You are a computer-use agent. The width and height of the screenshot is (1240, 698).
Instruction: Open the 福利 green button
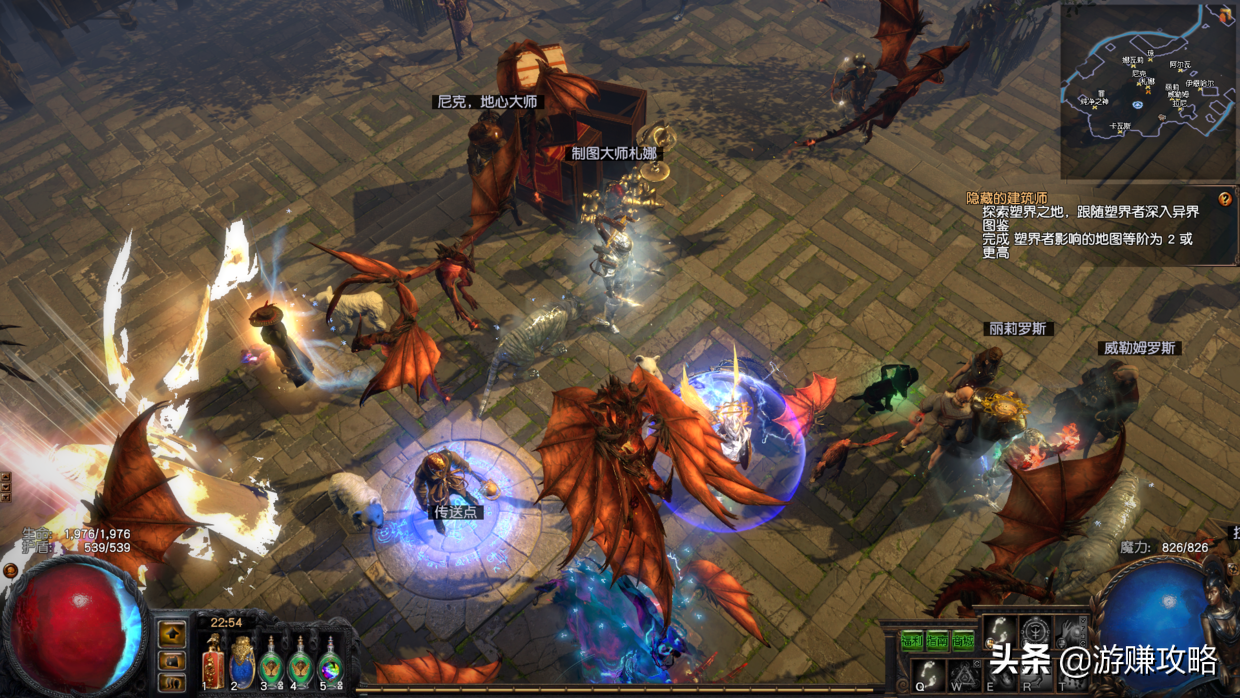click(x=912, y=641)
